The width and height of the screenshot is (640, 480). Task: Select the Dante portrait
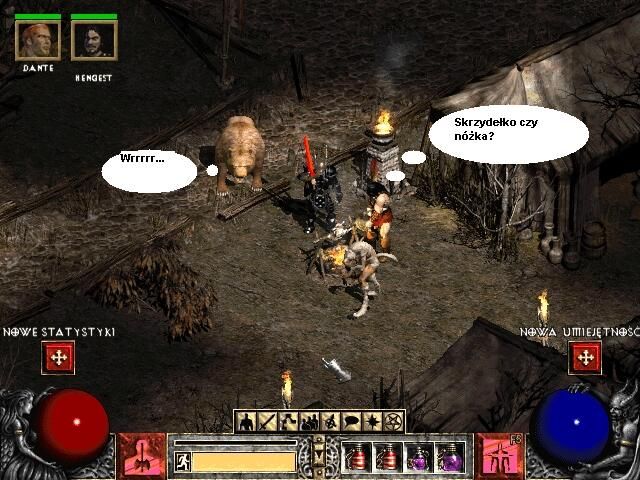tap(38, 40)
